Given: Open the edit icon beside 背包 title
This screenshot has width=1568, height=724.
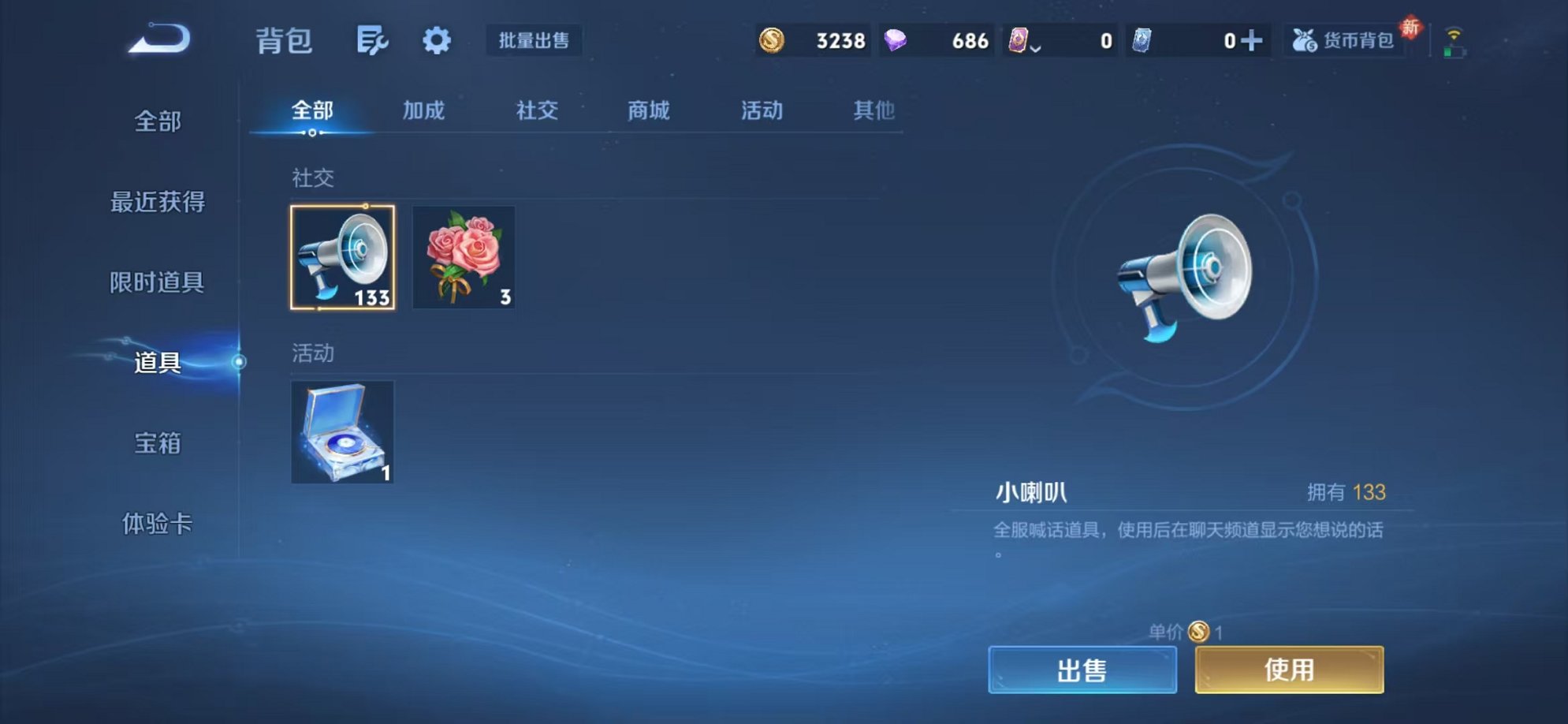Looking at the screenshot, I should [373, 41].
